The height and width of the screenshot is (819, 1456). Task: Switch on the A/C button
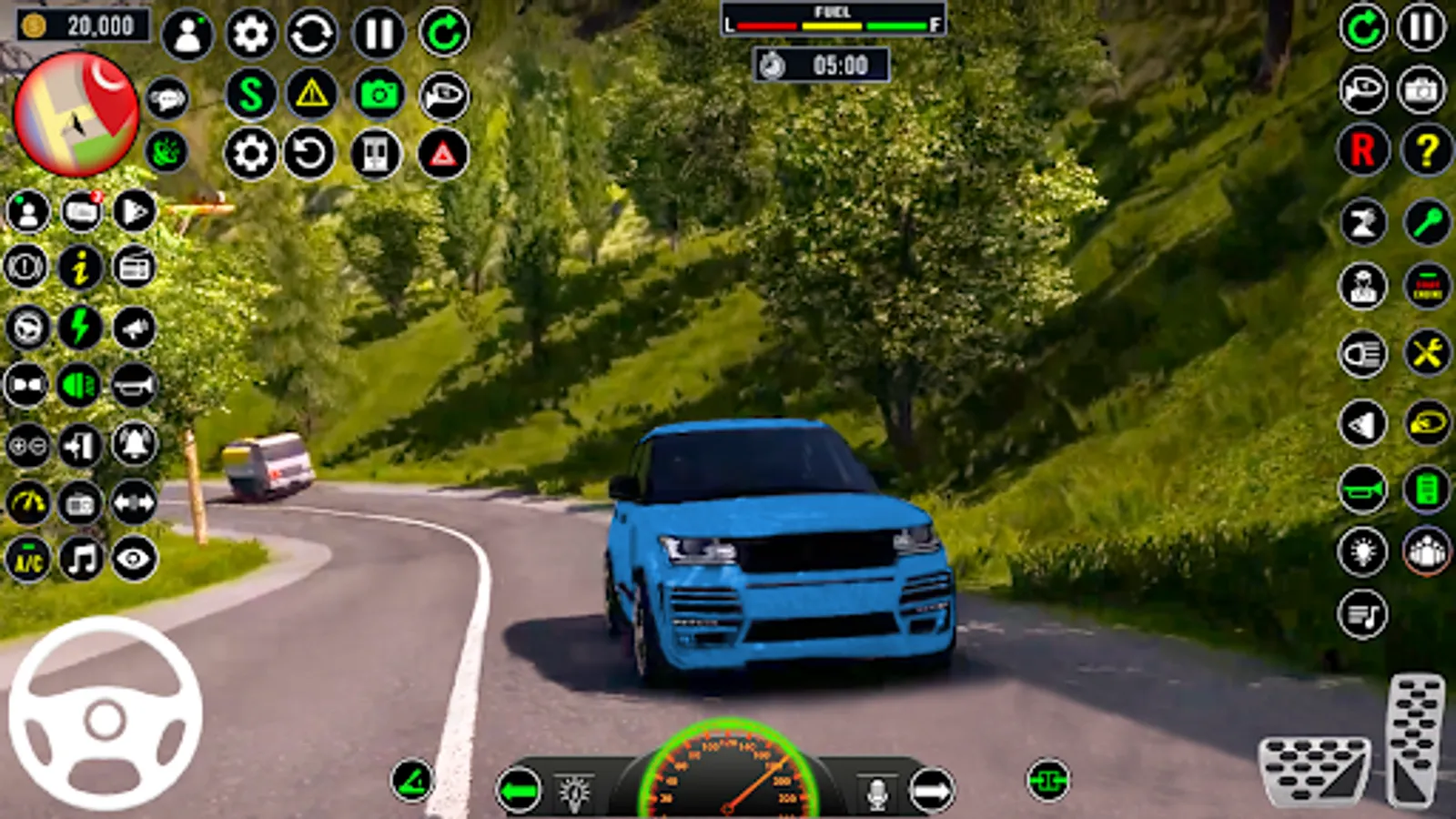(x=27, y=559)
